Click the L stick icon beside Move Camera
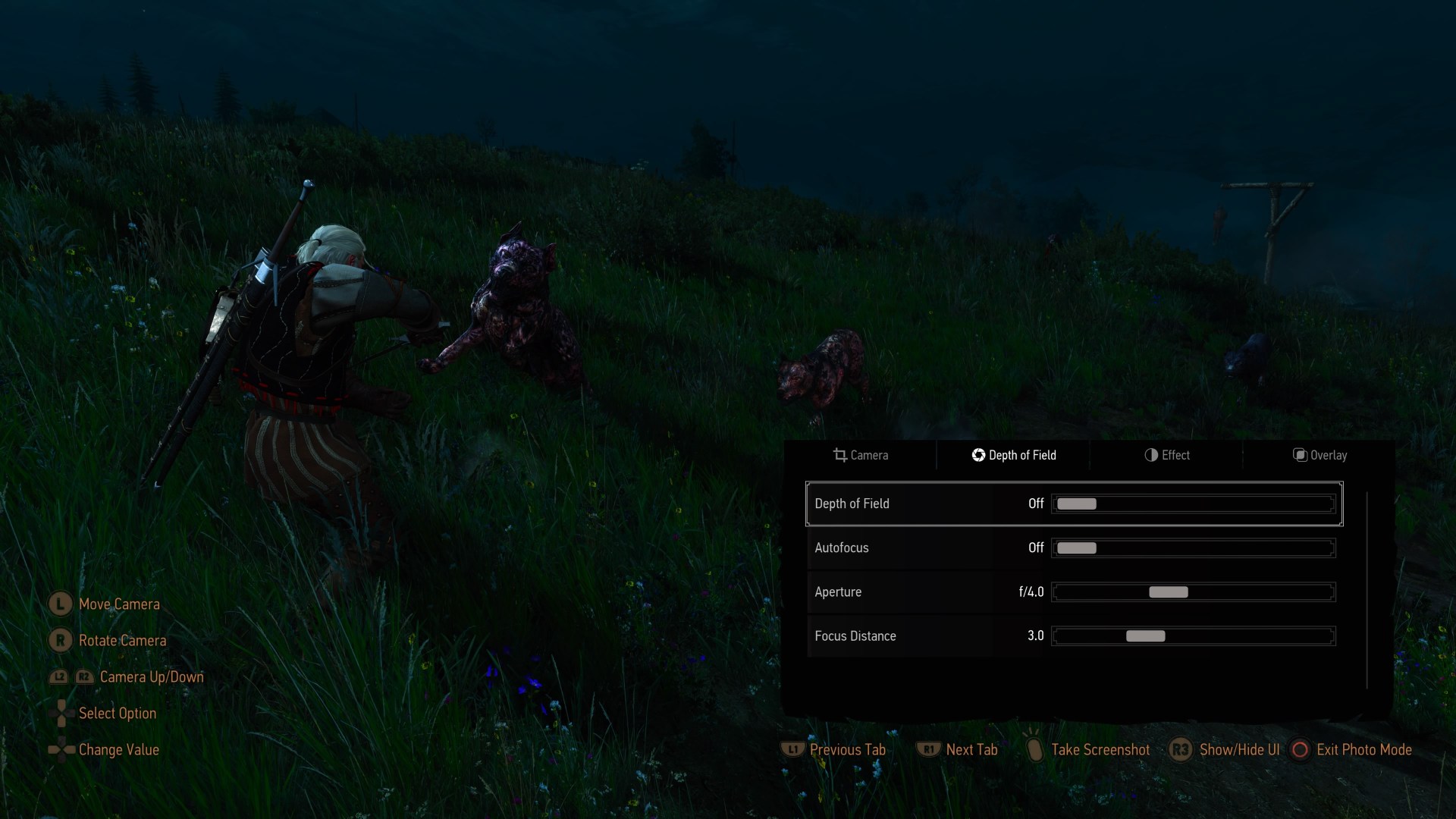 click(59, 604)
